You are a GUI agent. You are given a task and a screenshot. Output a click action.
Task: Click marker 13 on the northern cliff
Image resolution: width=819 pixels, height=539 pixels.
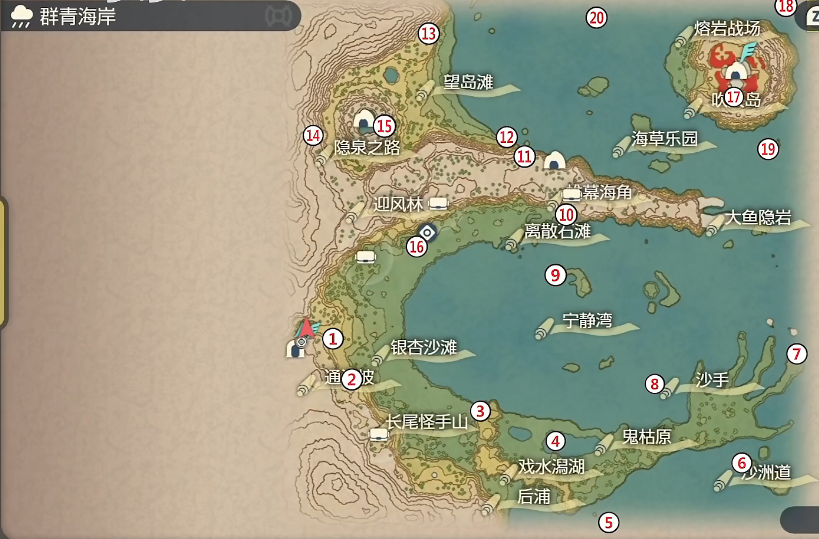pos(429,33)
